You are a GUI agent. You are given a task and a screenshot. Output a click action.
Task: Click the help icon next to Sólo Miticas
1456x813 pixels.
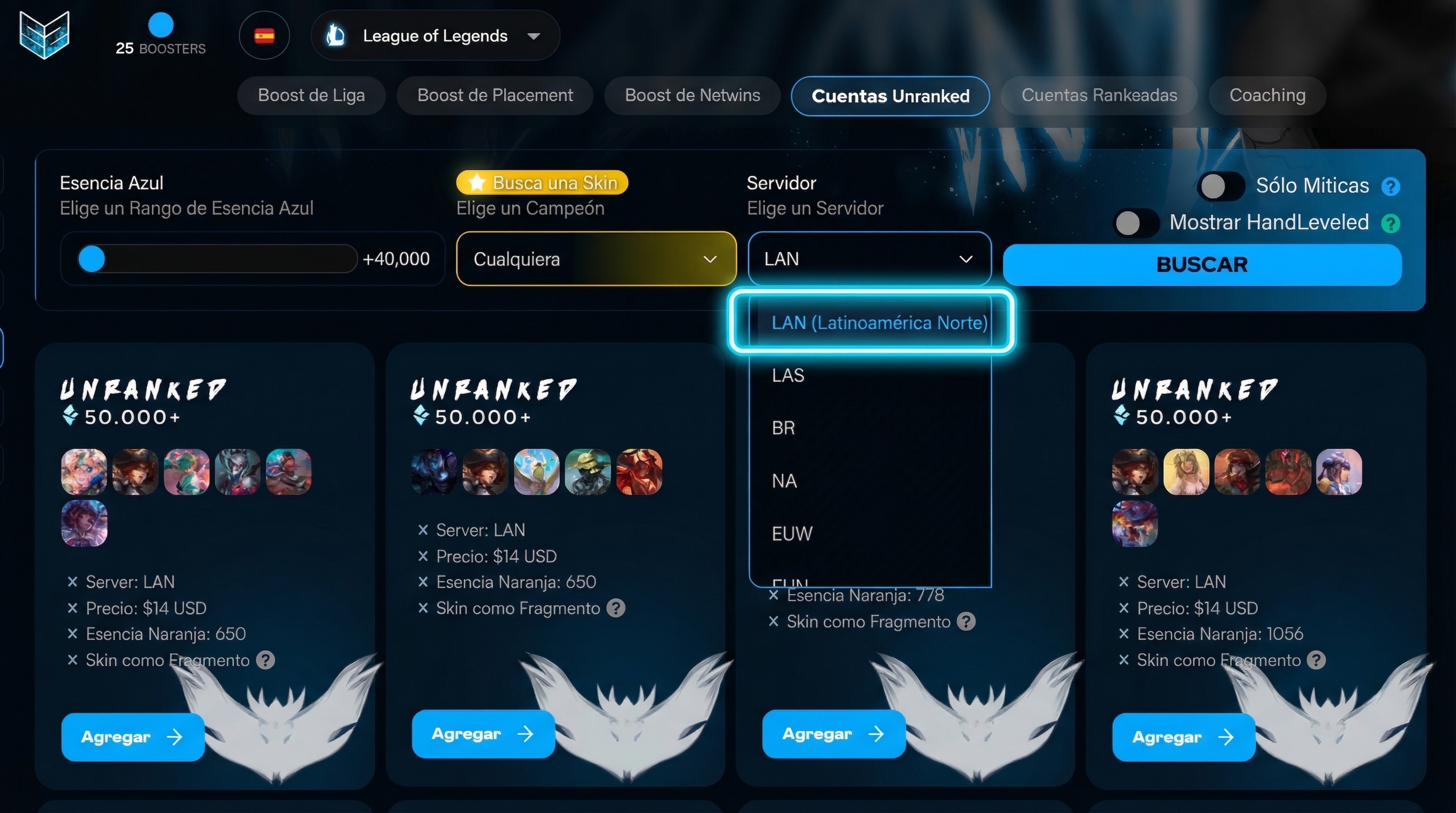(x=1391, y=185)
